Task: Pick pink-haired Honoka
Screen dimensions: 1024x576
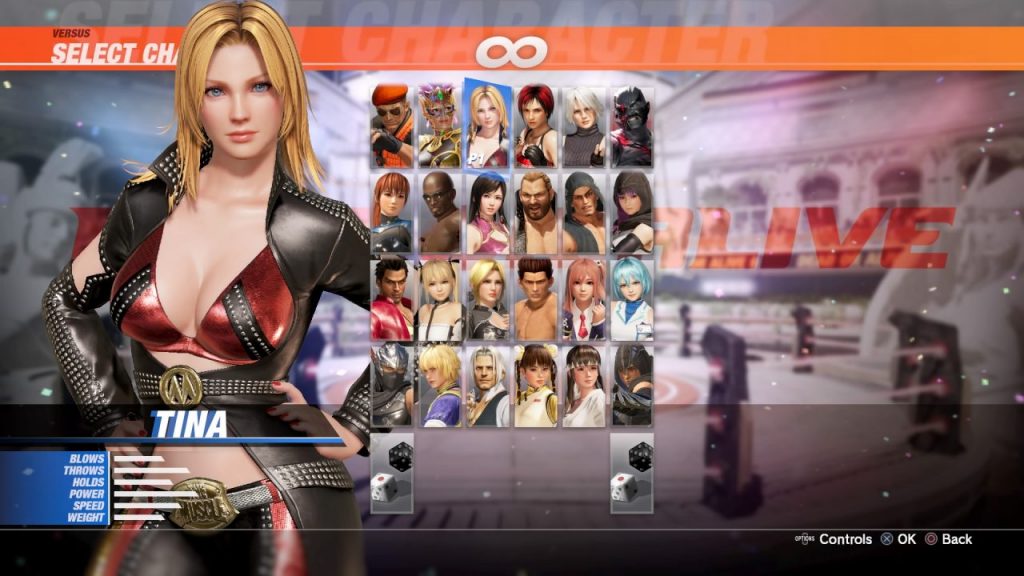Action: click(584, 299)
